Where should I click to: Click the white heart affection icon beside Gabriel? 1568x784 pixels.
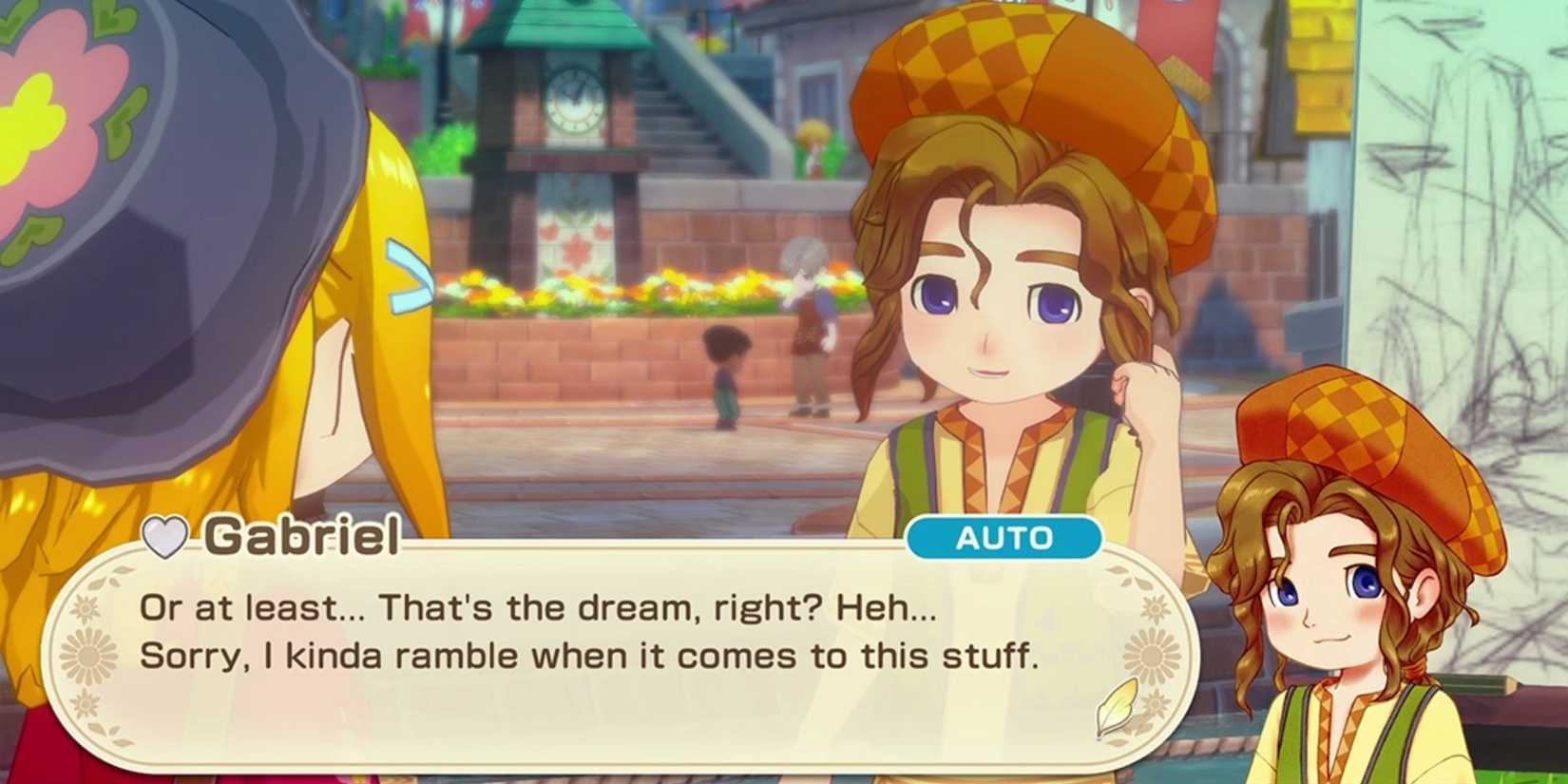point(163,538)
